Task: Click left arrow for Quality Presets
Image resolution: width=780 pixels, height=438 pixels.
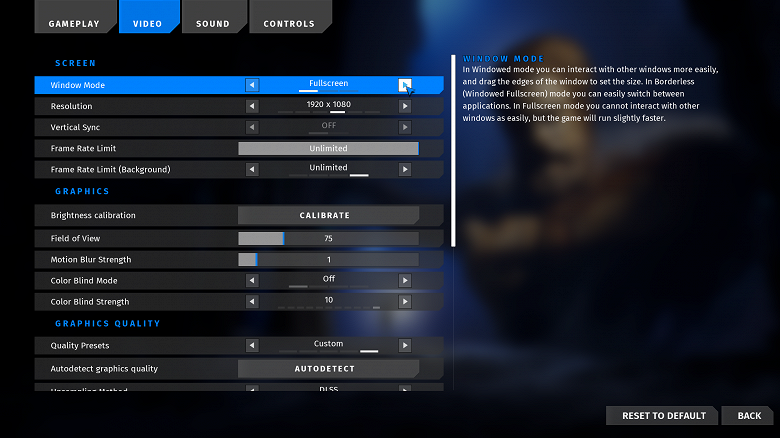Action: tap(252, 345)
